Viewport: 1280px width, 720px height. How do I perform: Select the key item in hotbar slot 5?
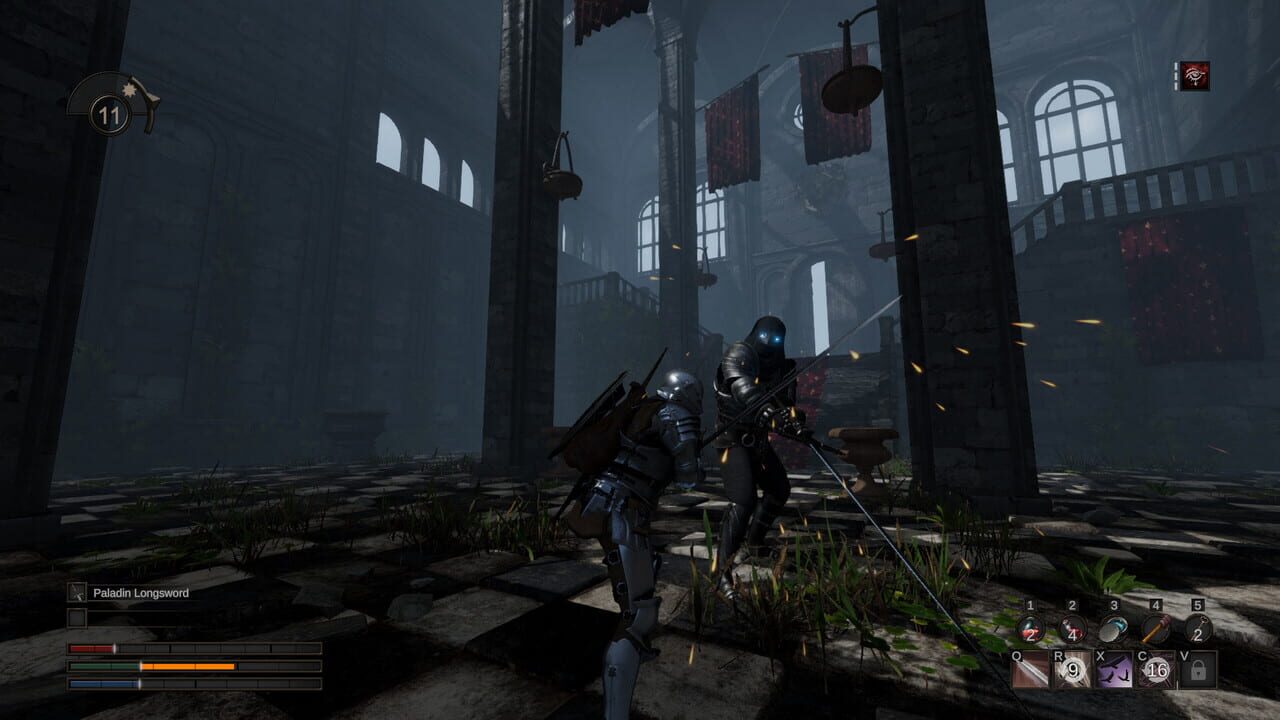(x=1197, y=630)
